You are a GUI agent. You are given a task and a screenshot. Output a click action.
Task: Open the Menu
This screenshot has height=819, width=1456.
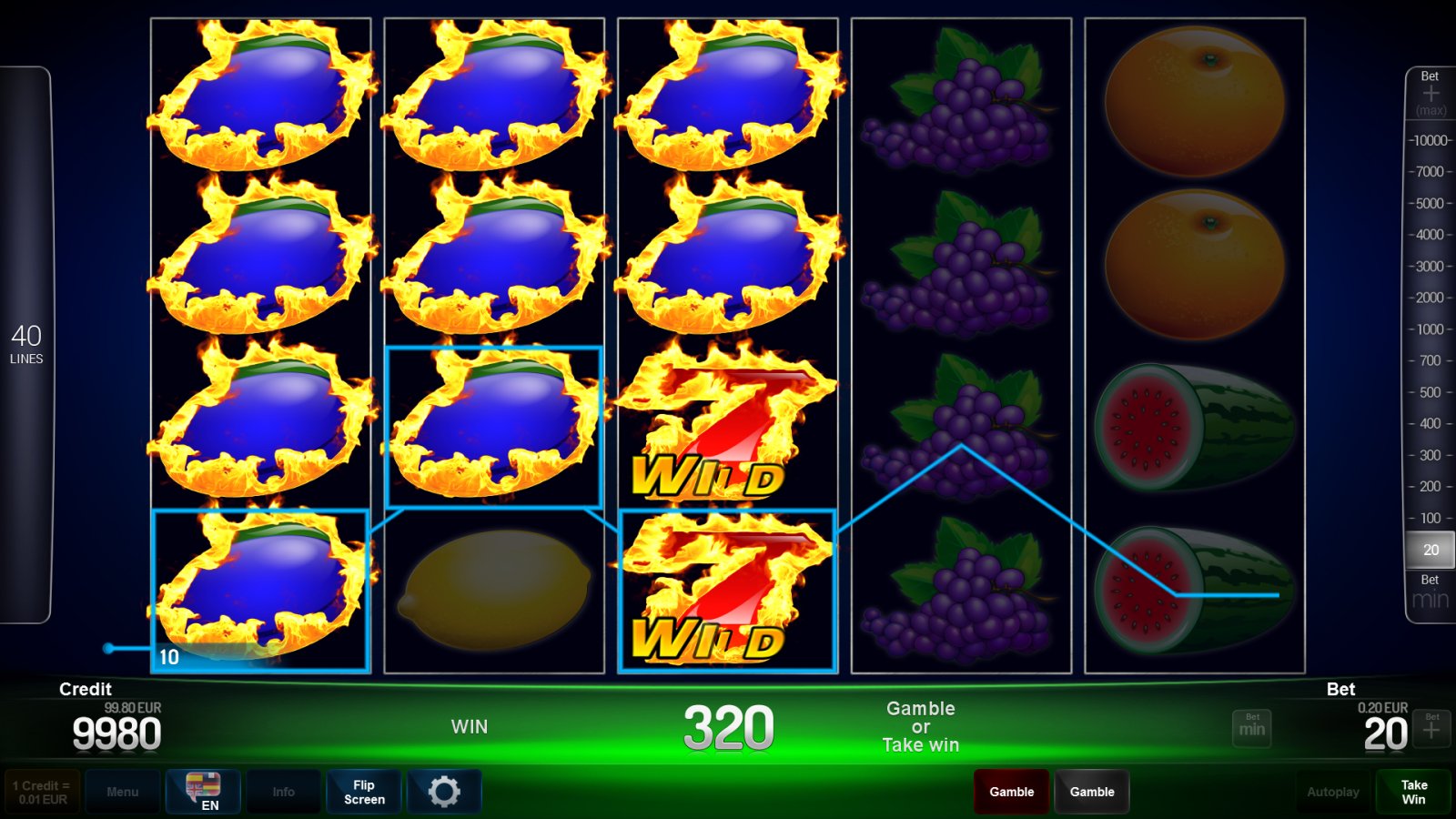coord(123,791)
